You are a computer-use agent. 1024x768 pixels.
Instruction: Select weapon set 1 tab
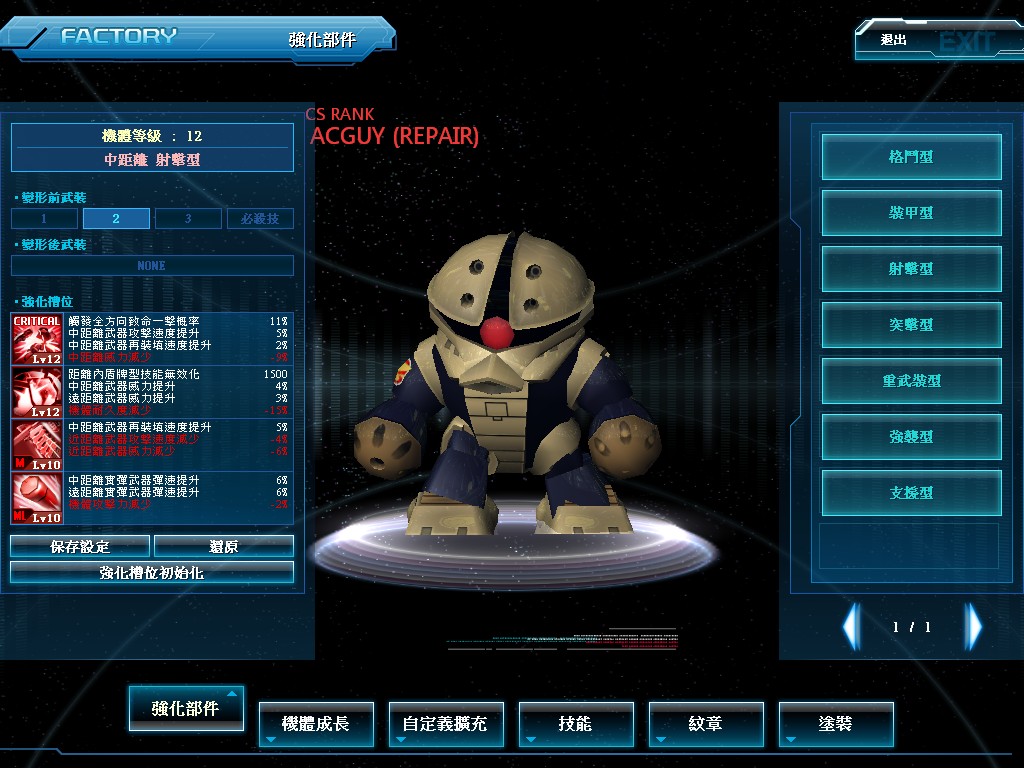[45, 218]
